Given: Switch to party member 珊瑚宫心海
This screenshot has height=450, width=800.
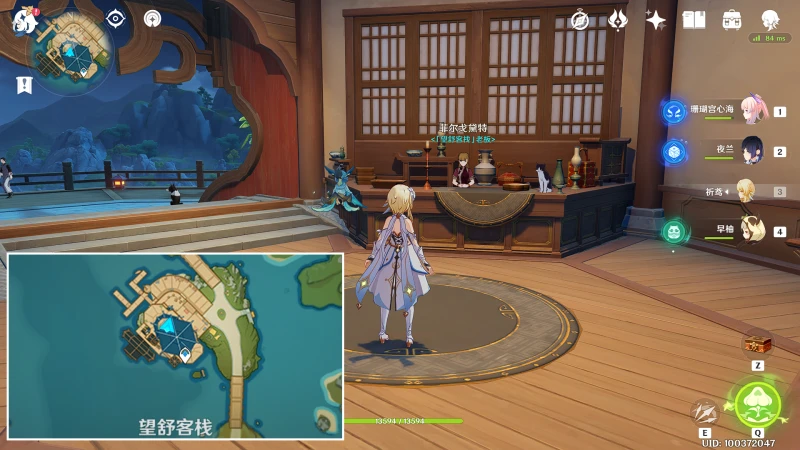Looking at the screenshot, I should (x=750, y=109).
